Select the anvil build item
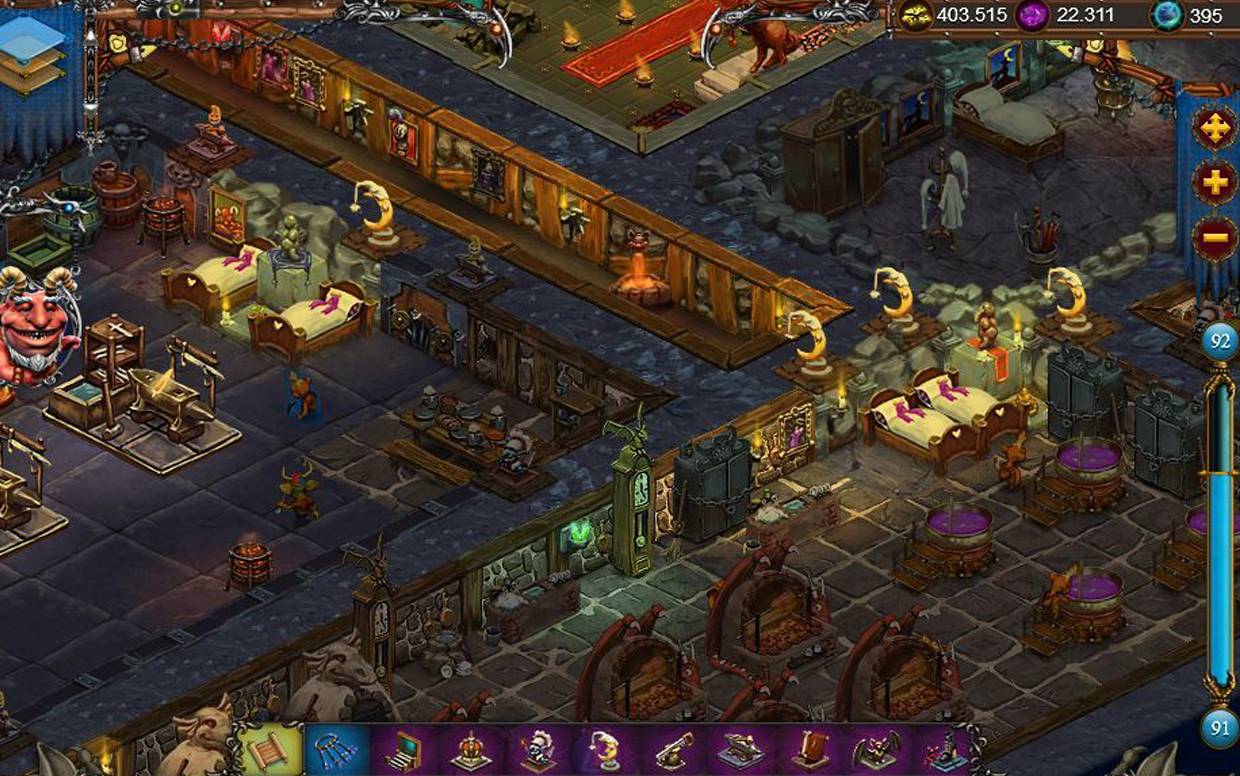Screen dimensions: 1240x776 click(739, 750)
